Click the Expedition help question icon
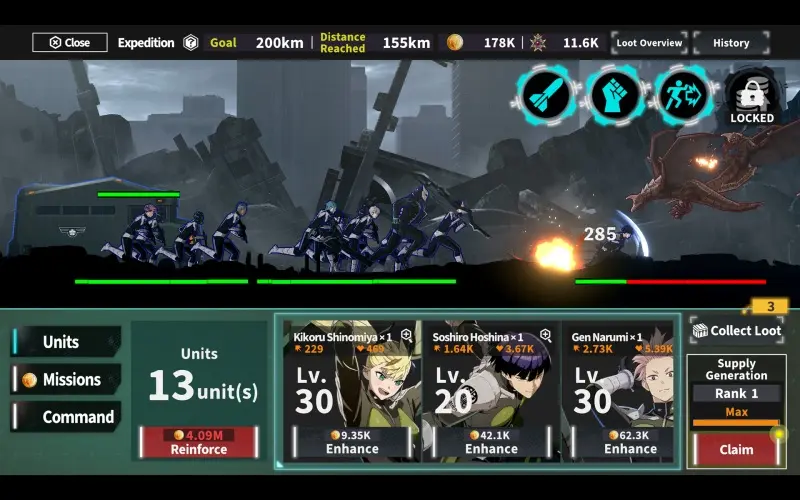 pos(190,43)
